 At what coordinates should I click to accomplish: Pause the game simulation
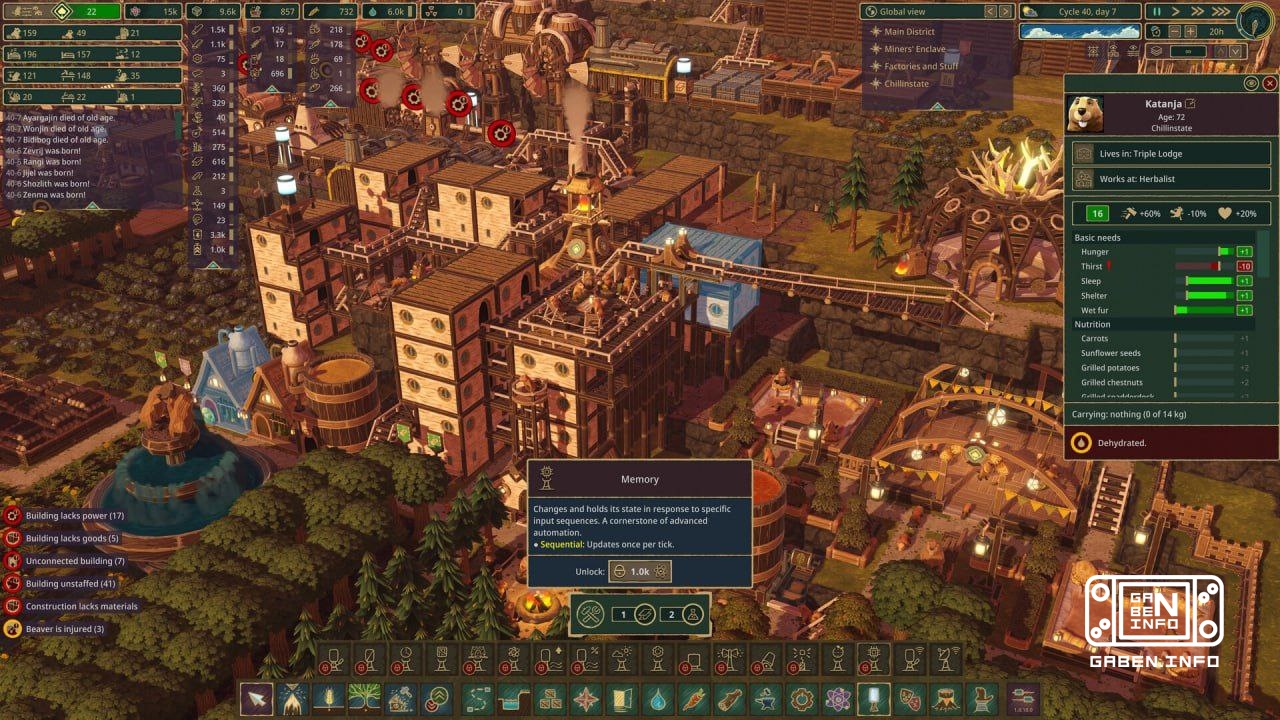(1157, 12)
